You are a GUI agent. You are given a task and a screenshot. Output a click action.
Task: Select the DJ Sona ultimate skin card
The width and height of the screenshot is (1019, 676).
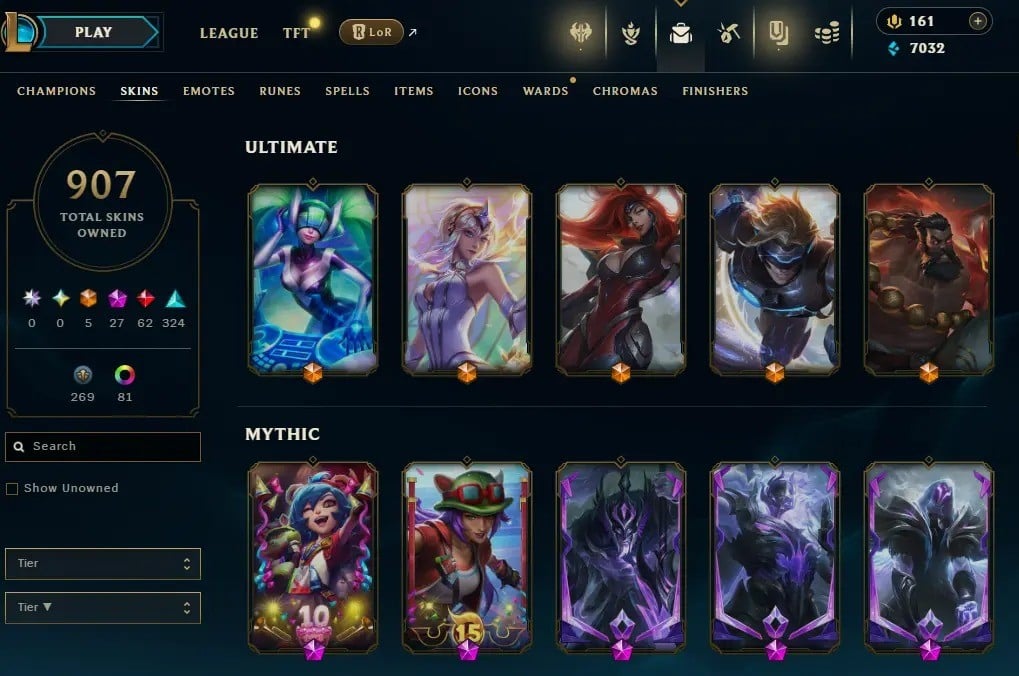pyautogui.click(x=313, y=277)
